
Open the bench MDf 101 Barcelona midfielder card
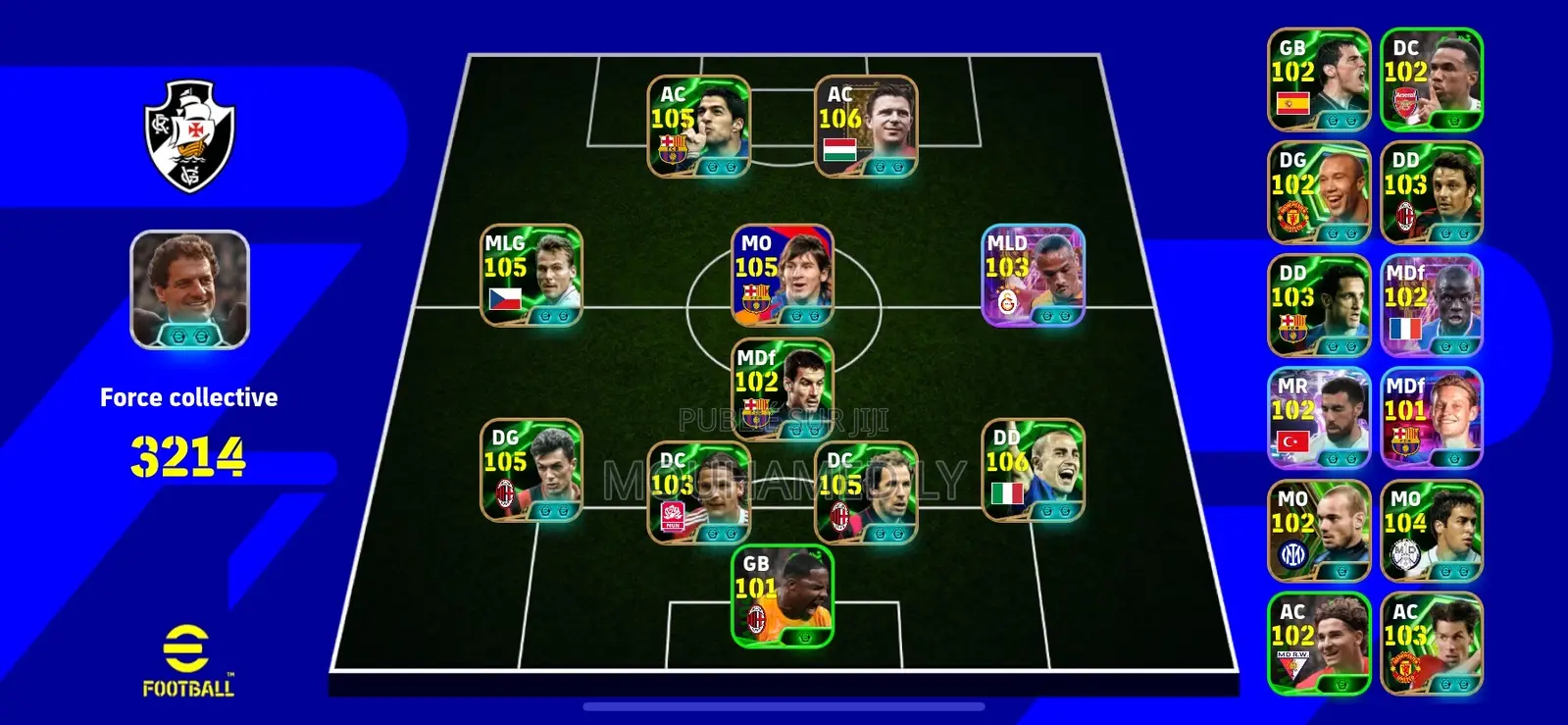point(1431,417)
